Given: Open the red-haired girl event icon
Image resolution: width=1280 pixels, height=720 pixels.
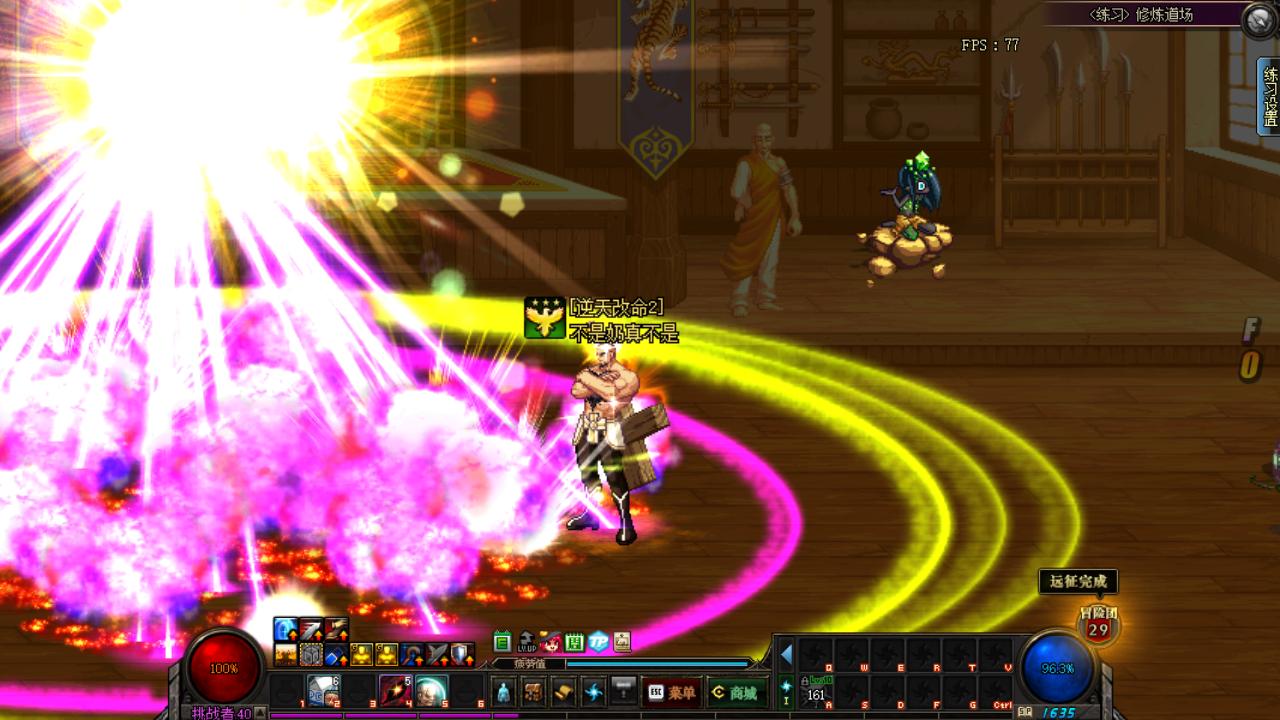Looking at the screenshot, I should (551, 641).
